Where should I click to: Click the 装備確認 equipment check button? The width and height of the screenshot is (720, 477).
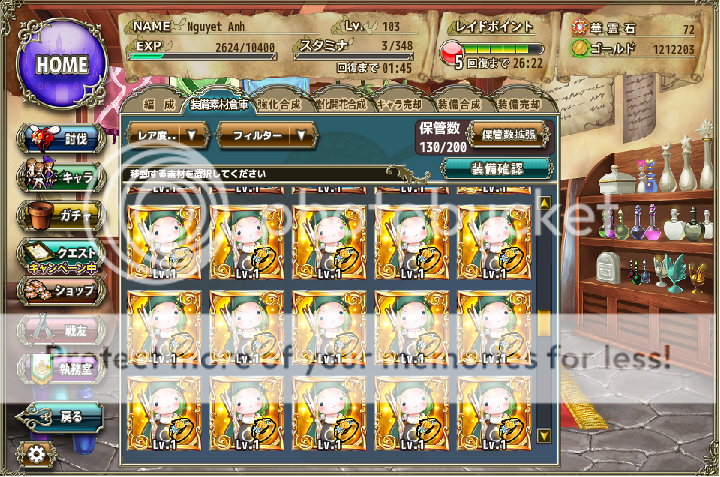coord(497,168)
